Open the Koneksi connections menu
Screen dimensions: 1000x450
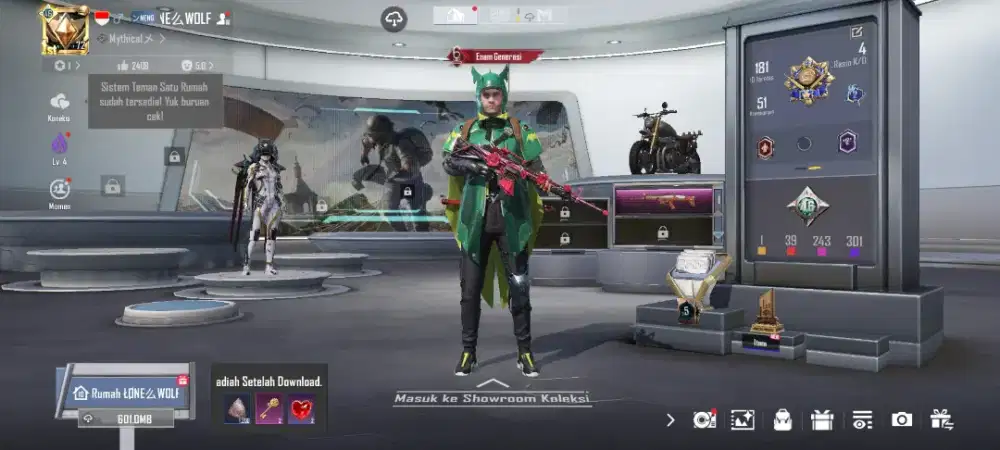tap(60, 104)
